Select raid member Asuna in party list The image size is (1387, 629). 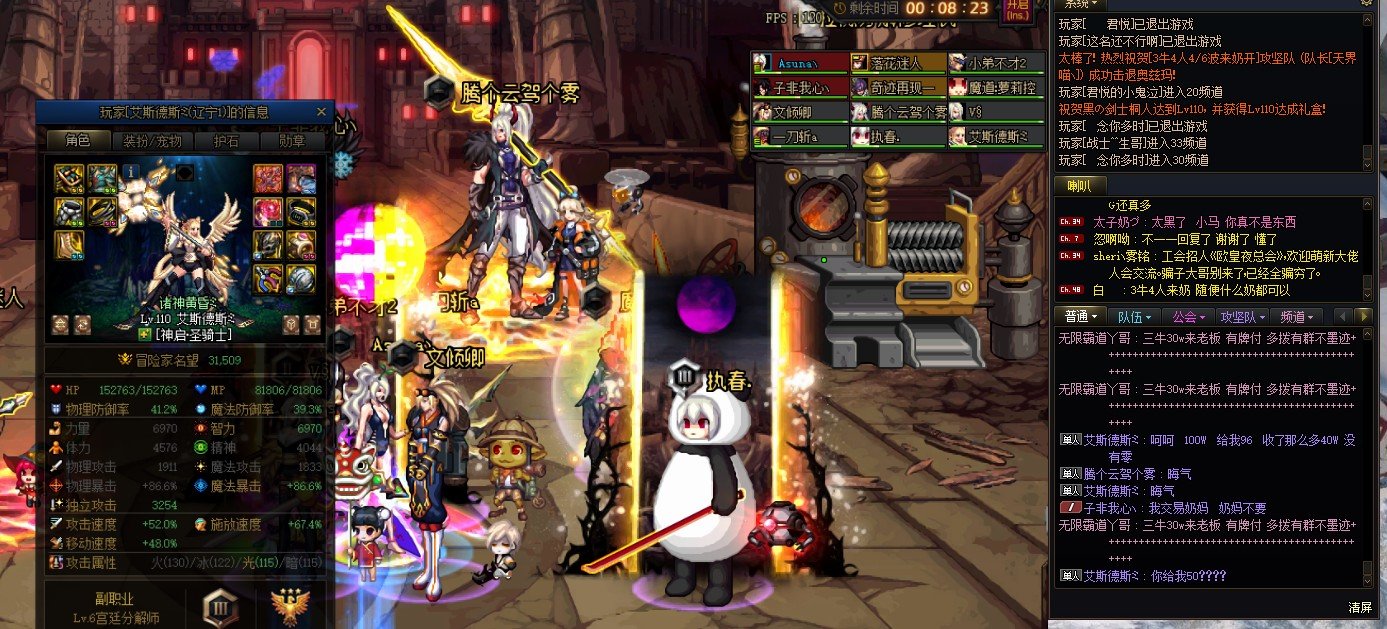pos(800,63)
